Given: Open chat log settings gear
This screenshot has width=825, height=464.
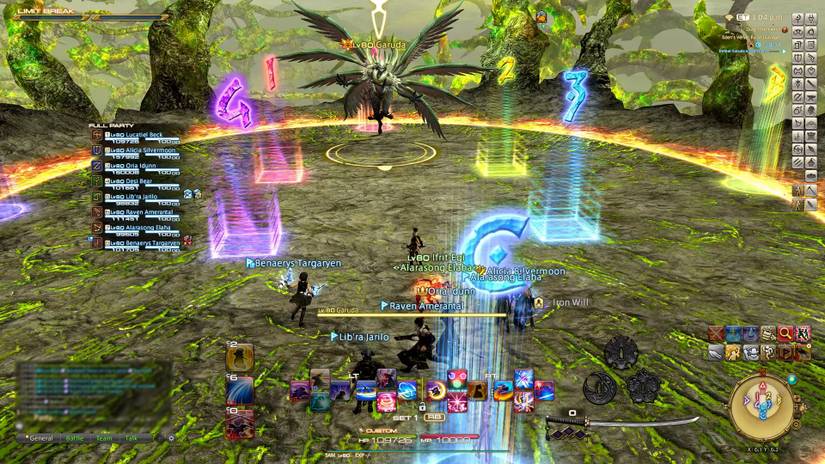Looking at the screenshot, I should (171, 438).
